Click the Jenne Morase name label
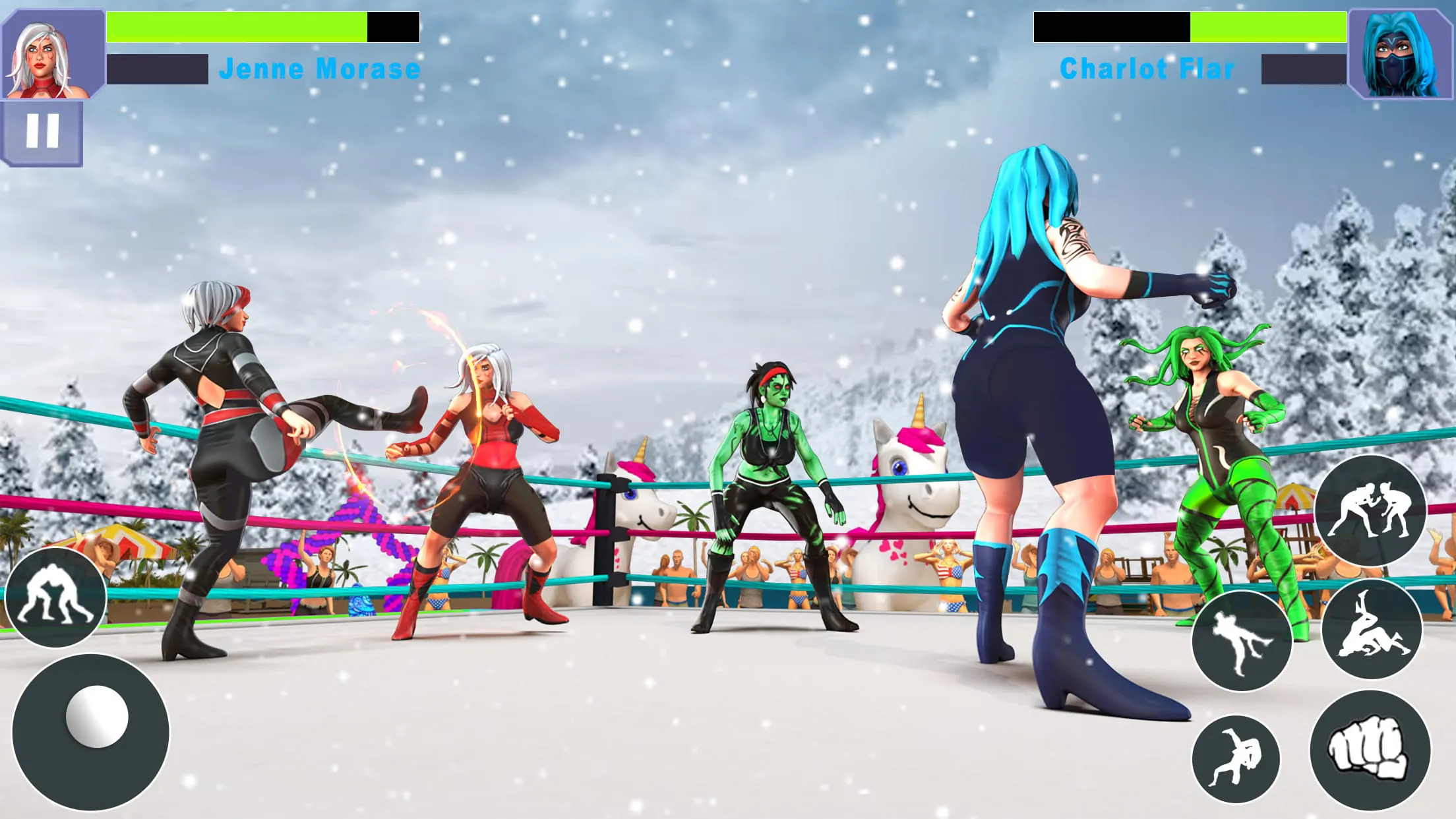The width and height of the screenshot is (1456, 819). pyautogui.click(x=321, y=68)
